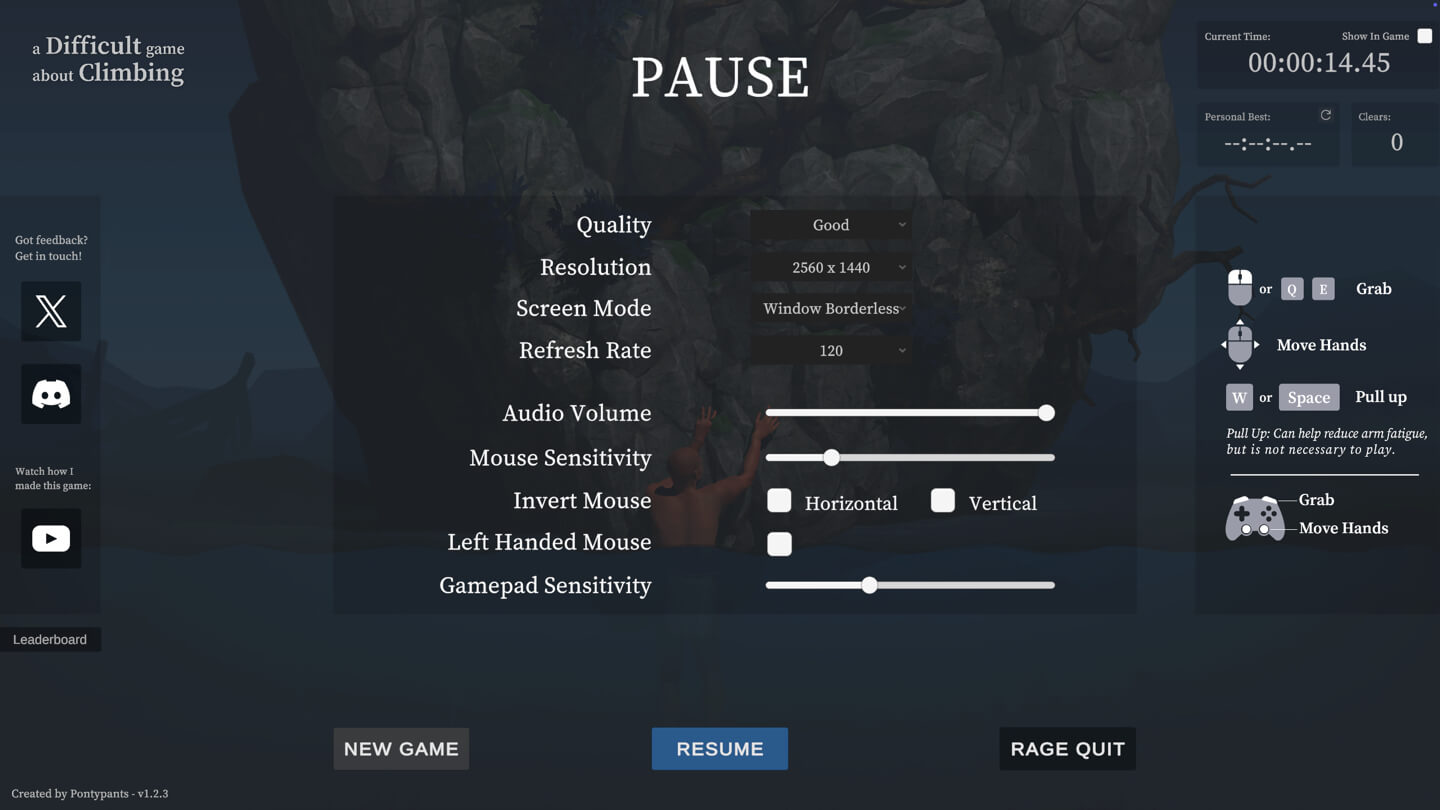Open the Leaderboard
This screenshot has height=810, width=1440.
tap(50, 640)
